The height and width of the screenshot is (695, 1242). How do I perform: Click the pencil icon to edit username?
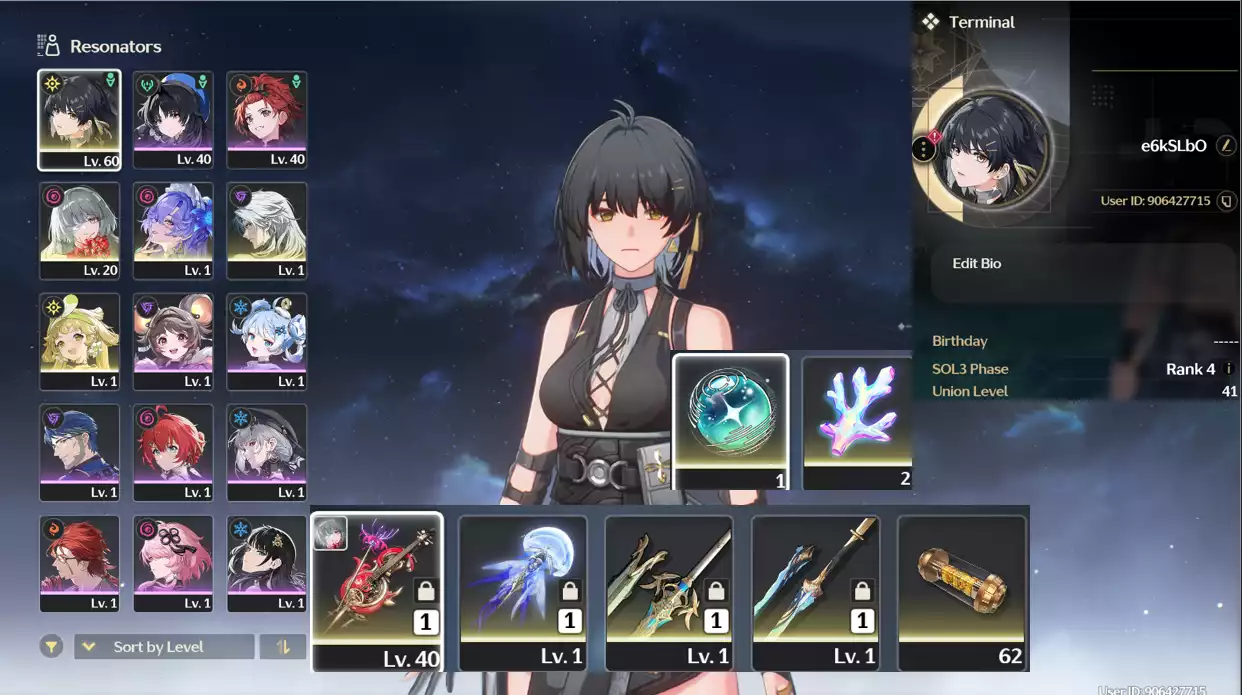click(x=1225, y=146)
